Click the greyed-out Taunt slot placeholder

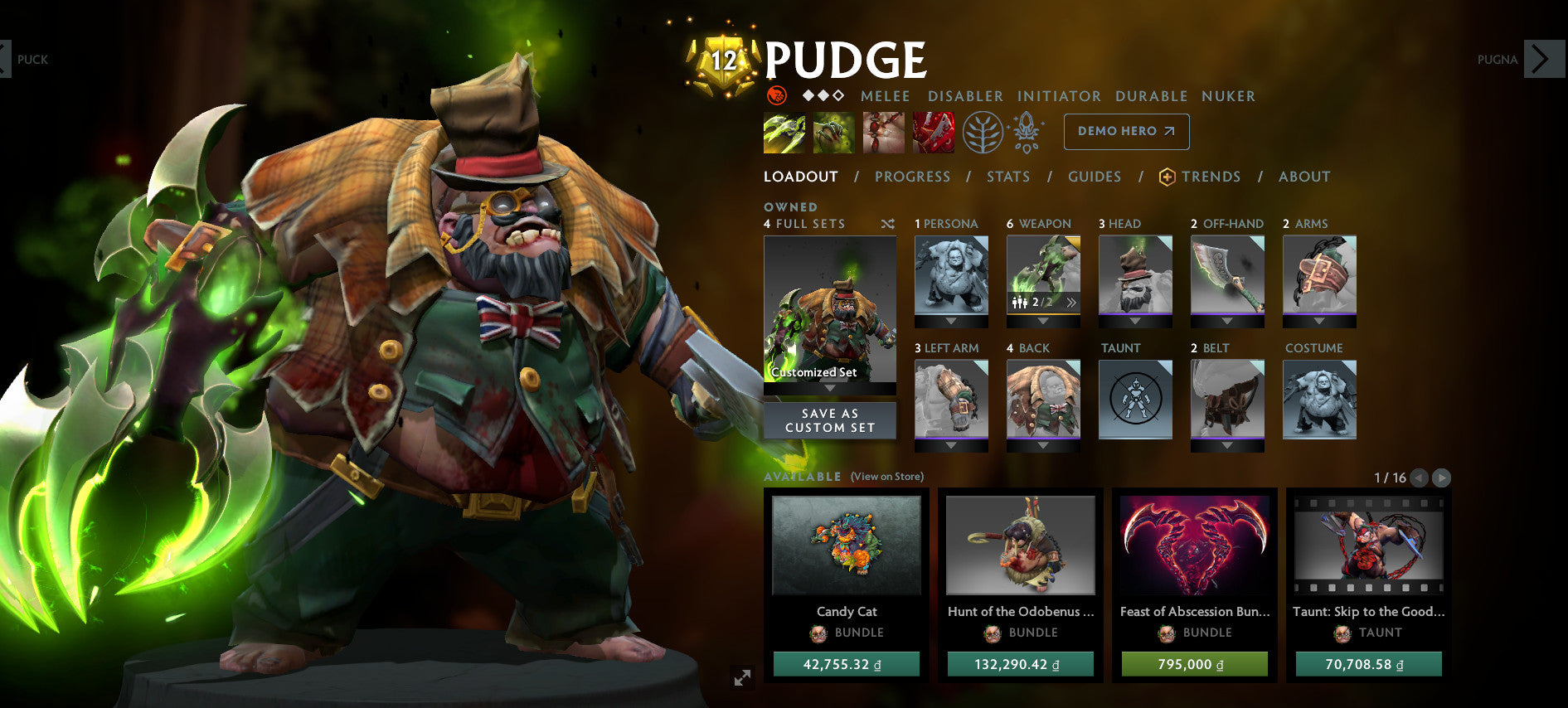[1134, 398]
